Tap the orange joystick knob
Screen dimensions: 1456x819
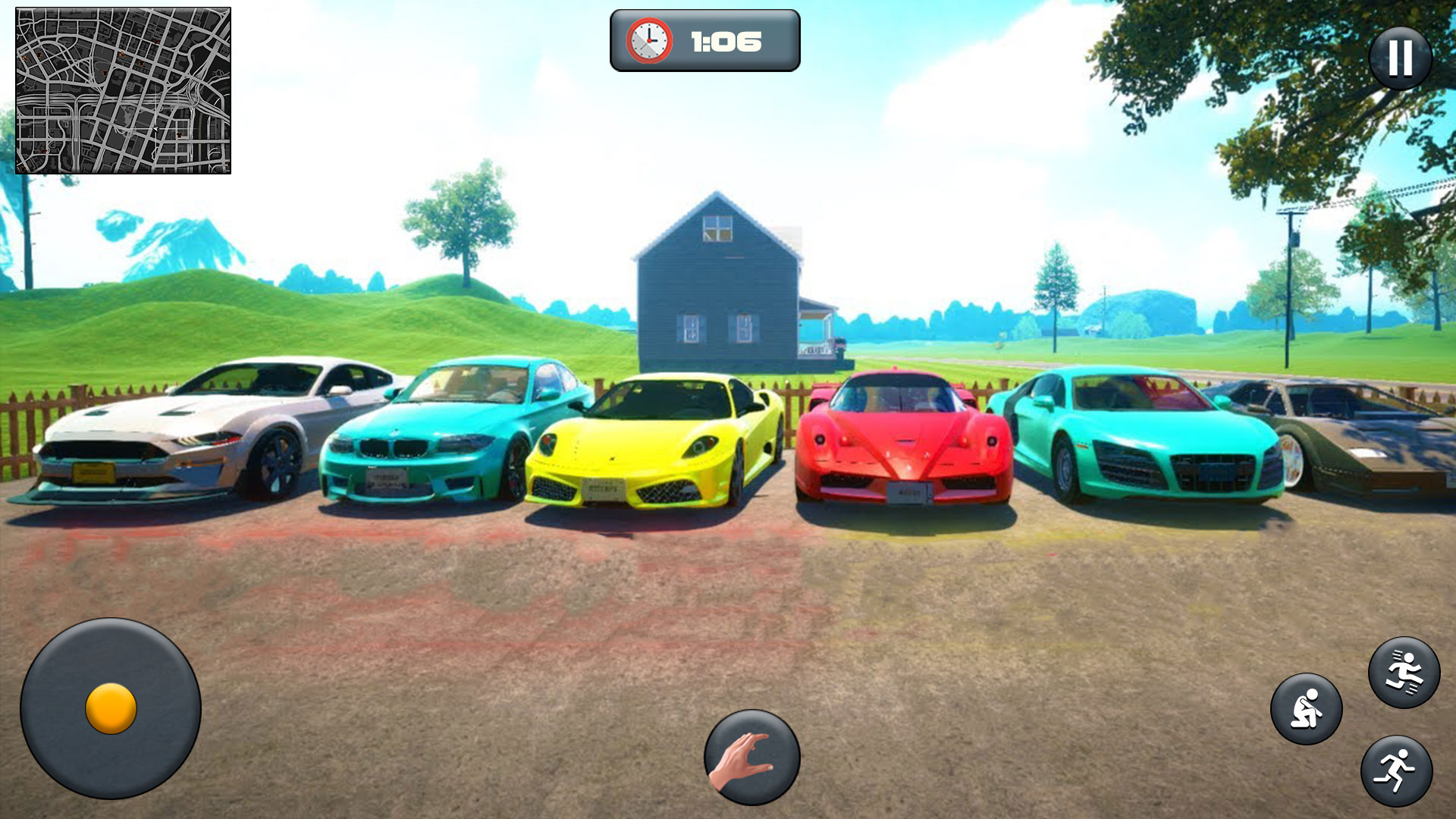(x=112, y=707)
